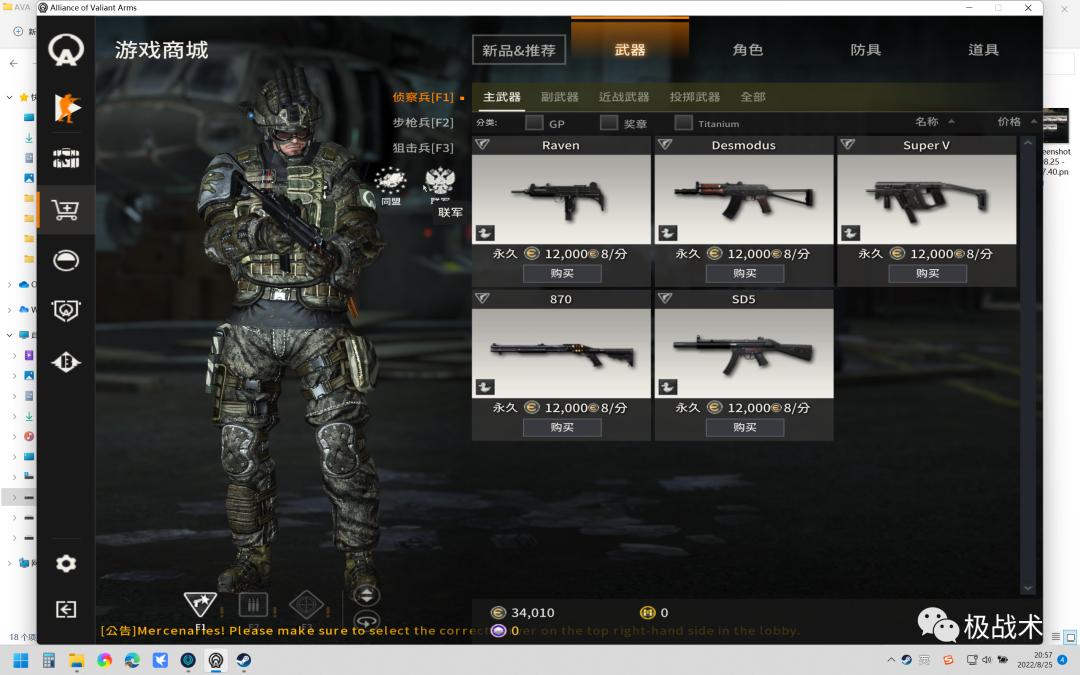1080x675 pixels.
Task: Switch to the 新品&推荐 tab
Action: [518, 50]
